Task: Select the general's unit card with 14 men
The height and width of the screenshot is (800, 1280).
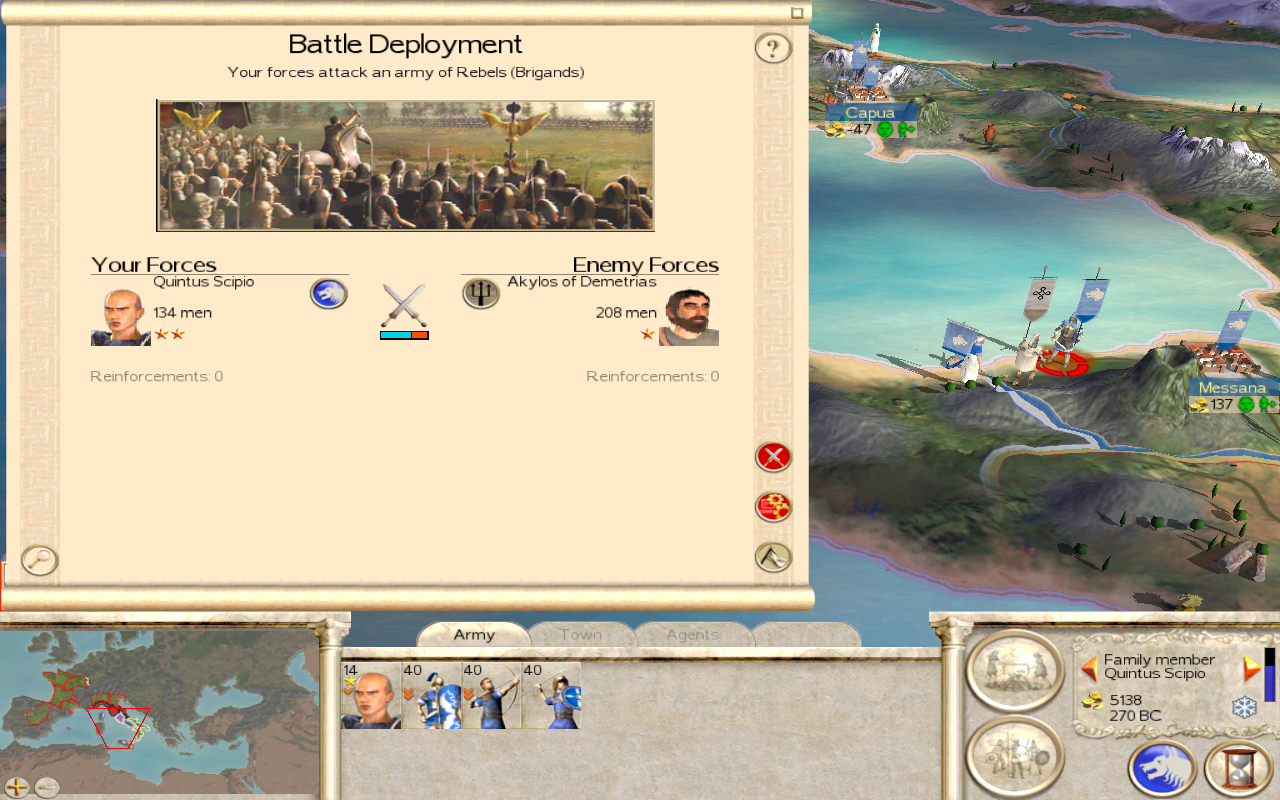Action: coord(371,695)
